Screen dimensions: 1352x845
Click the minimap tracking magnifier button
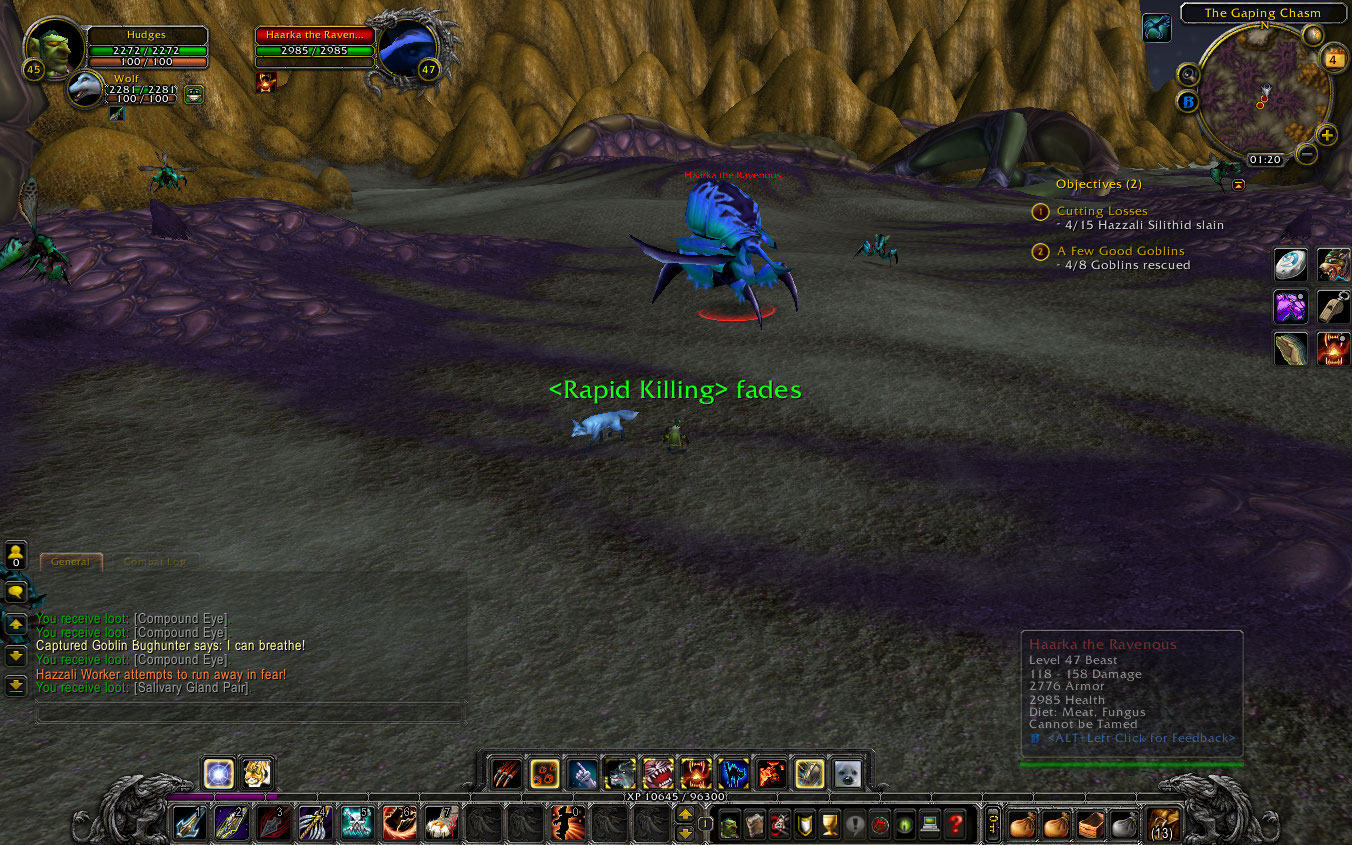(1189, 75)
